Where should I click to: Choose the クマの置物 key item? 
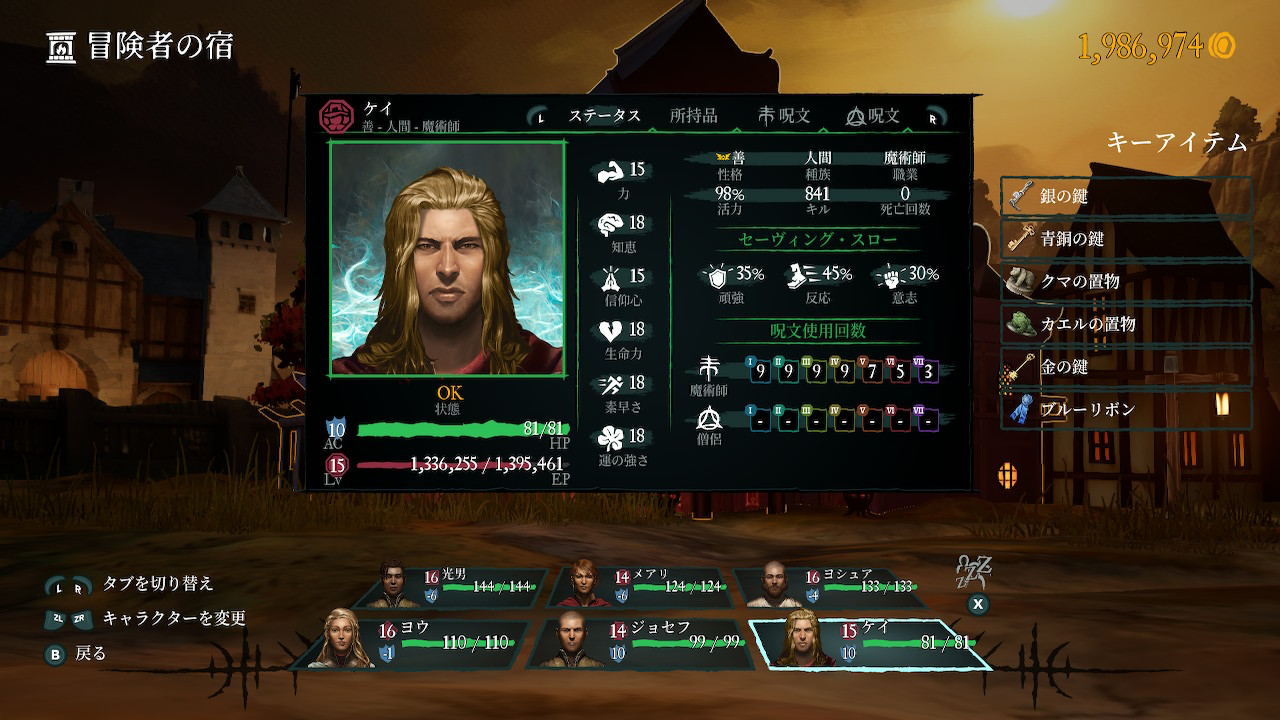click(1126, 282)
